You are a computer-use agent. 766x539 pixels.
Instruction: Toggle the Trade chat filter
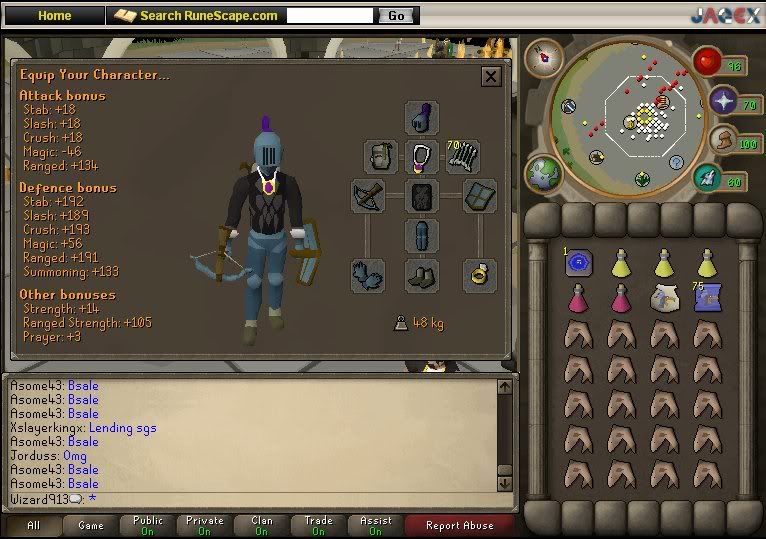coord(319,525)
